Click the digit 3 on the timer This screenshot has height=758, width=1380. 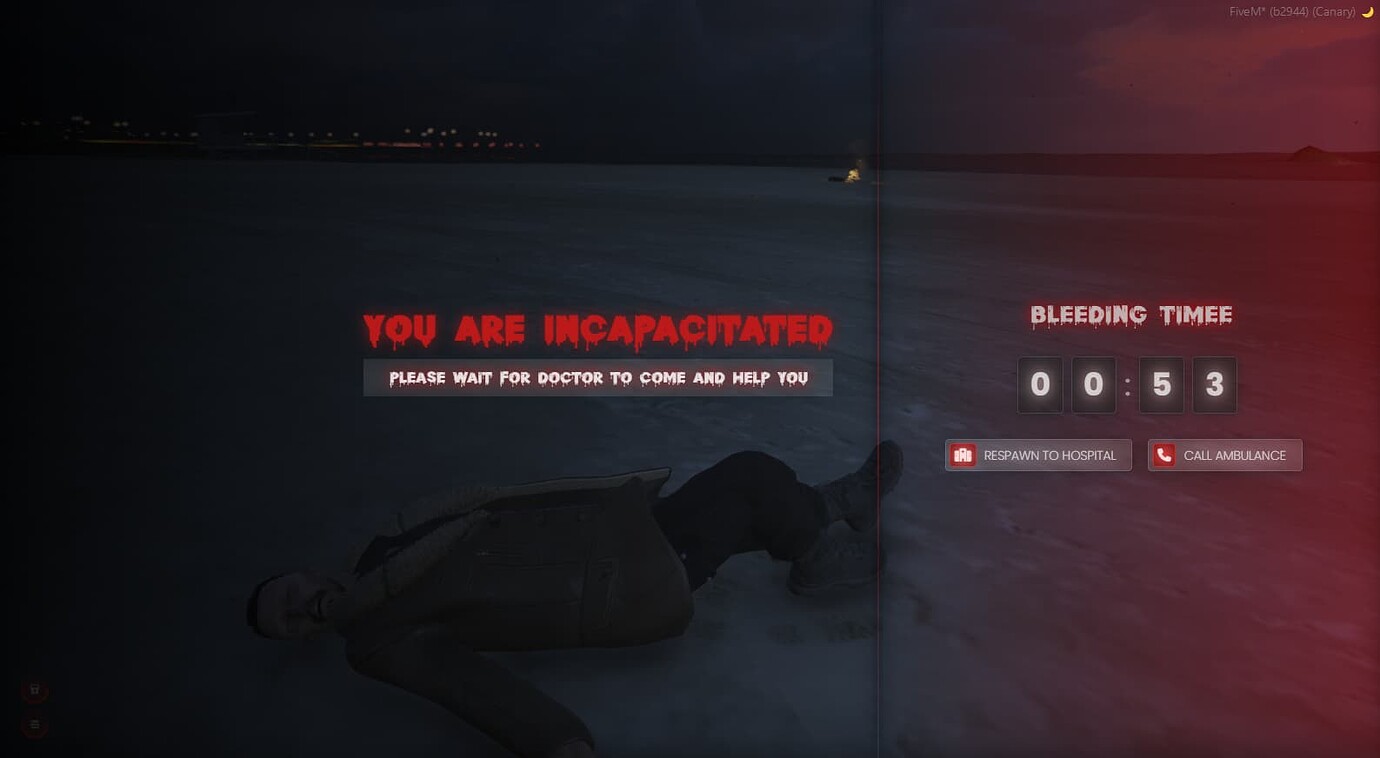tap(1215, 385)
